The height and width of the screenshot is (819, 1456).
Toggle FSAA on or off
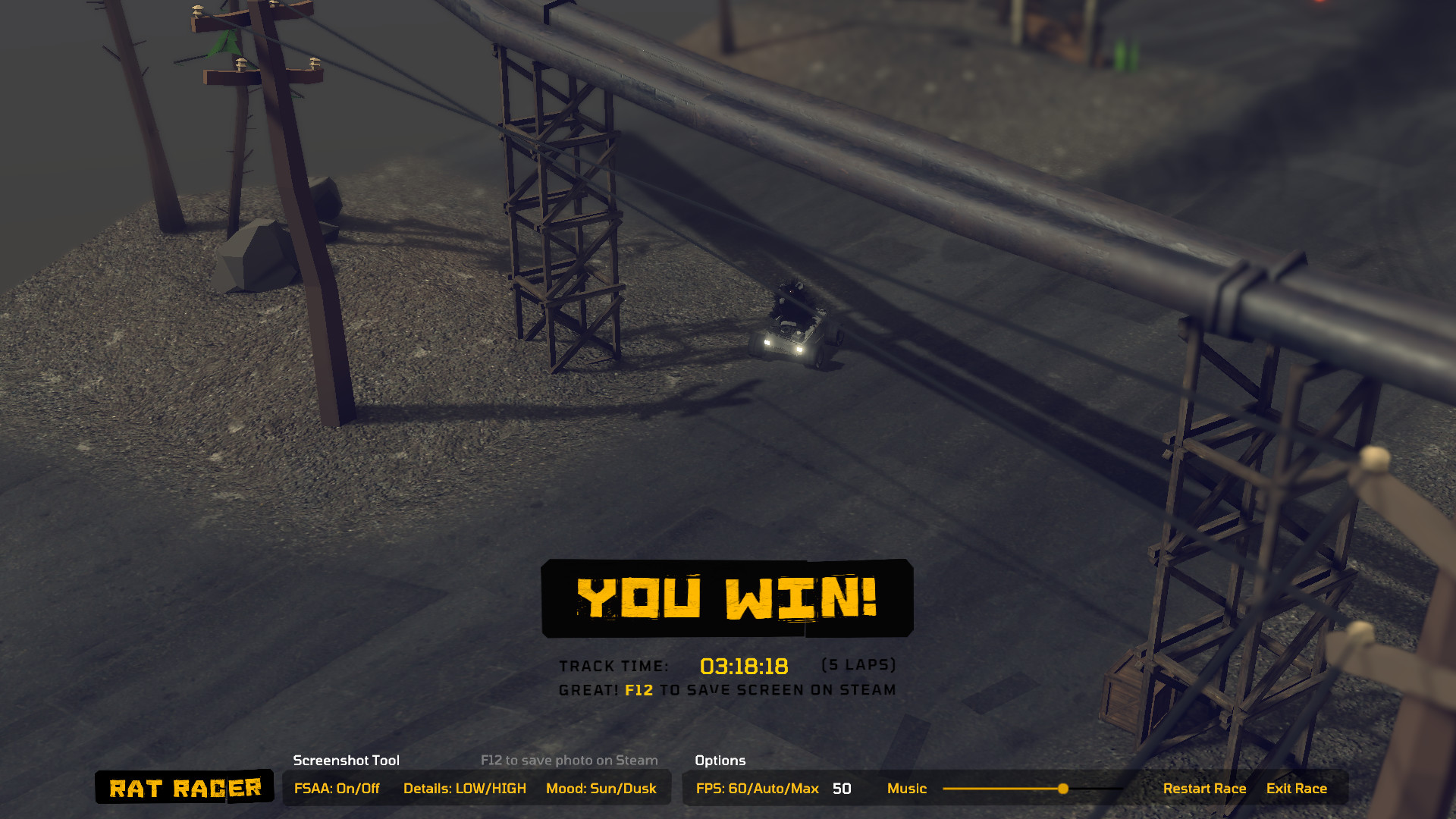pyautogui.click(x=336, y=788)
